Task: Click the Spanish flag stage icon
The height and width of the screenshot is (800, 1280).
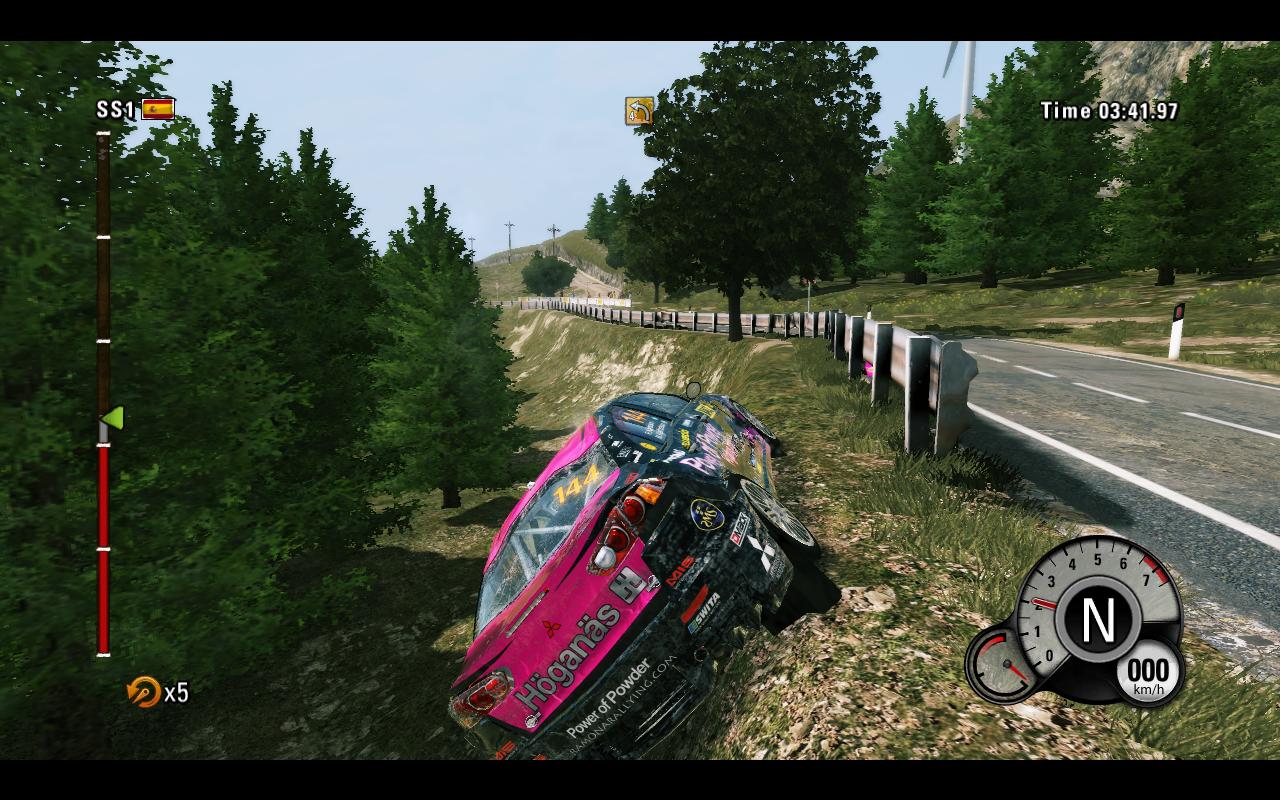Action: click(x=158, y=109)
